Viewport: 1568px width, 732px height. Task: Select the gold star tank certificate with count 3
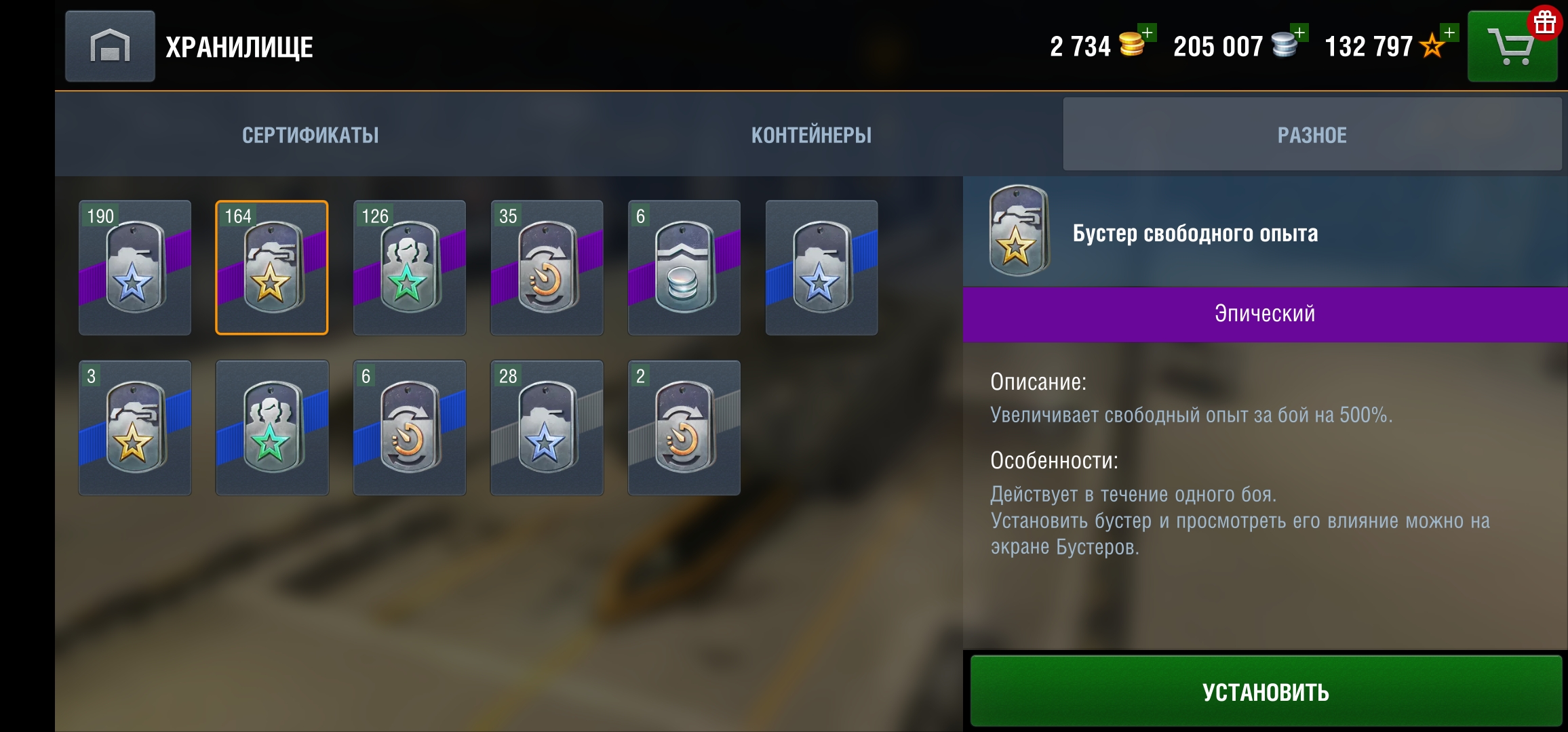134,427
